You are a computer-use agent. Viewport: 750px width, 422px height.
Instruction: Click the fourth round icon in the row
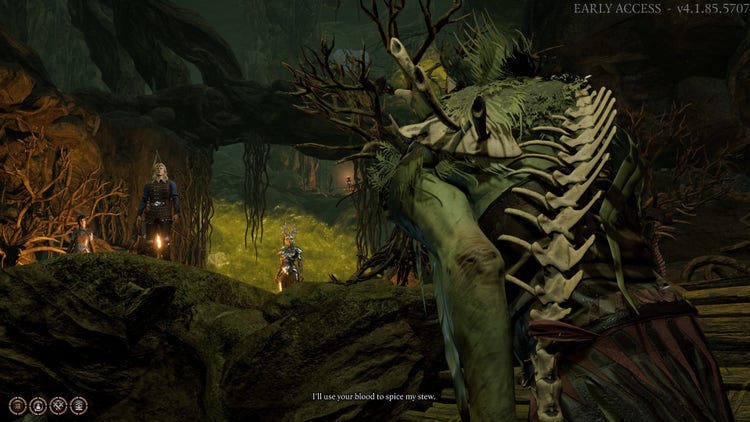[78, 405]
